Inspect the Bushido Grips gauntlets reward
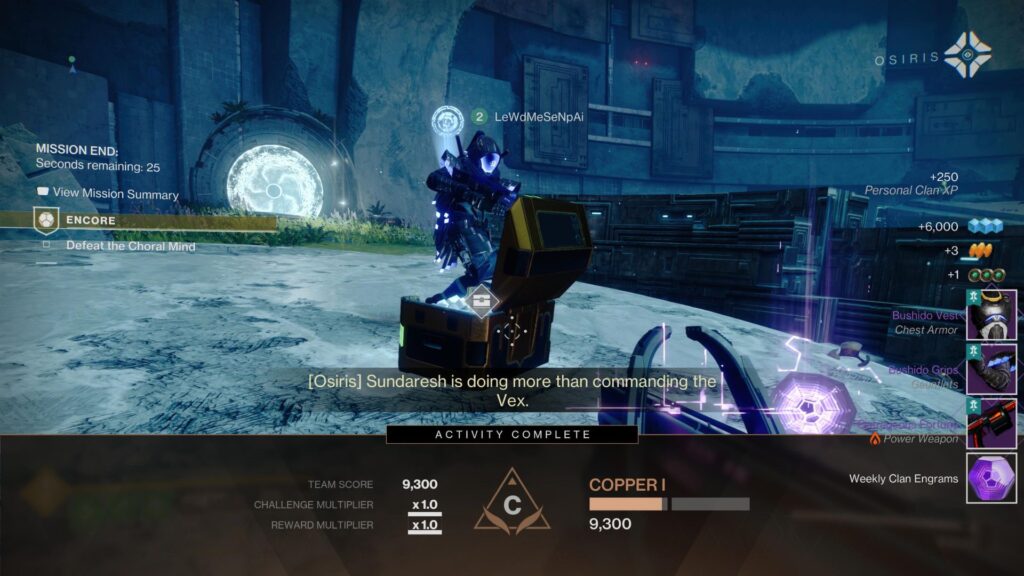 [x=991, y=369]
